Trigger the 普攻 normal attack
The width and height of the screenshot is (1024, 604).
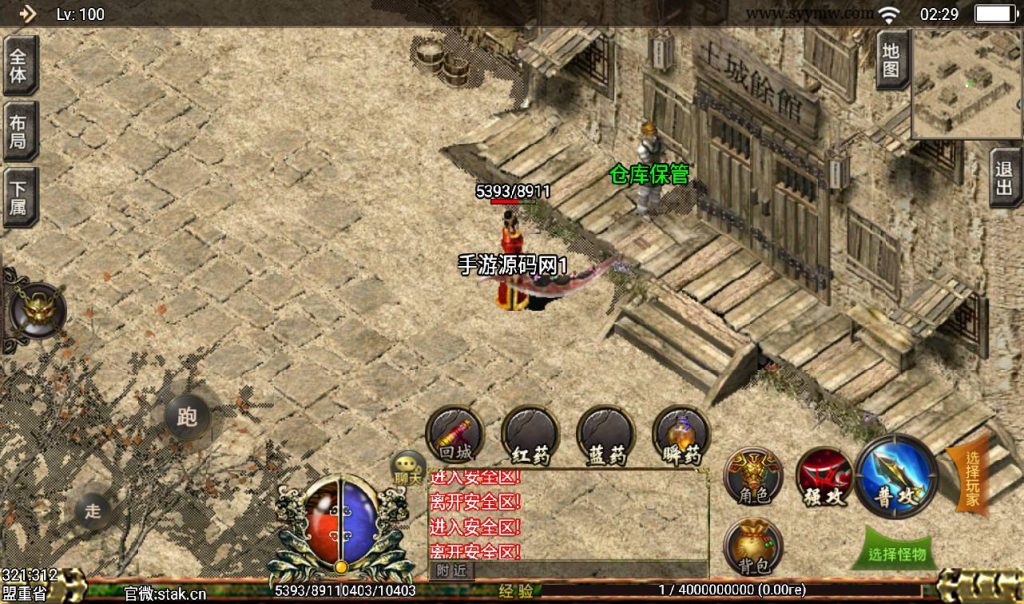click(896, 476)
